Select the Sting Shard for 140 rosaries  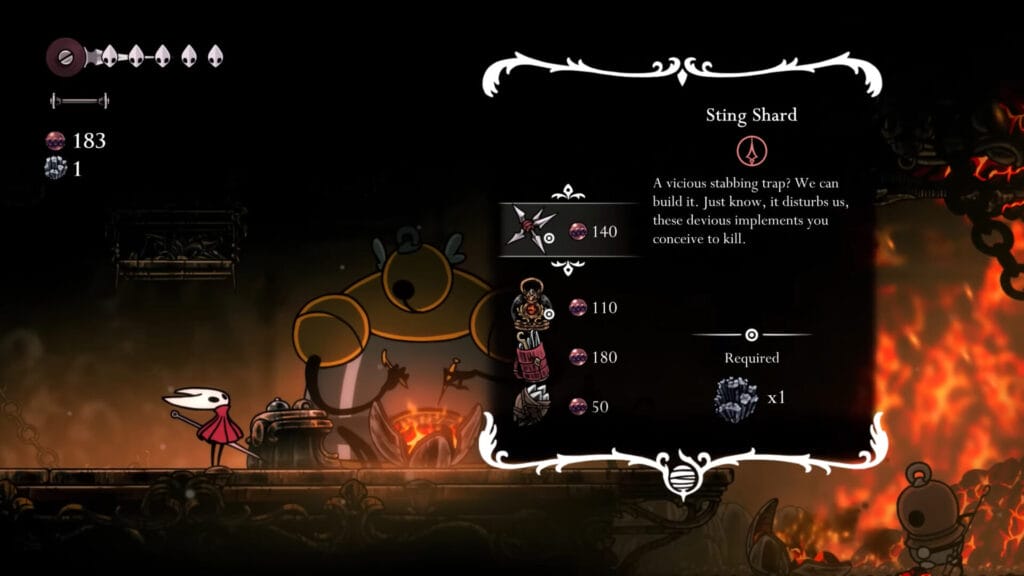click(567, 231)
